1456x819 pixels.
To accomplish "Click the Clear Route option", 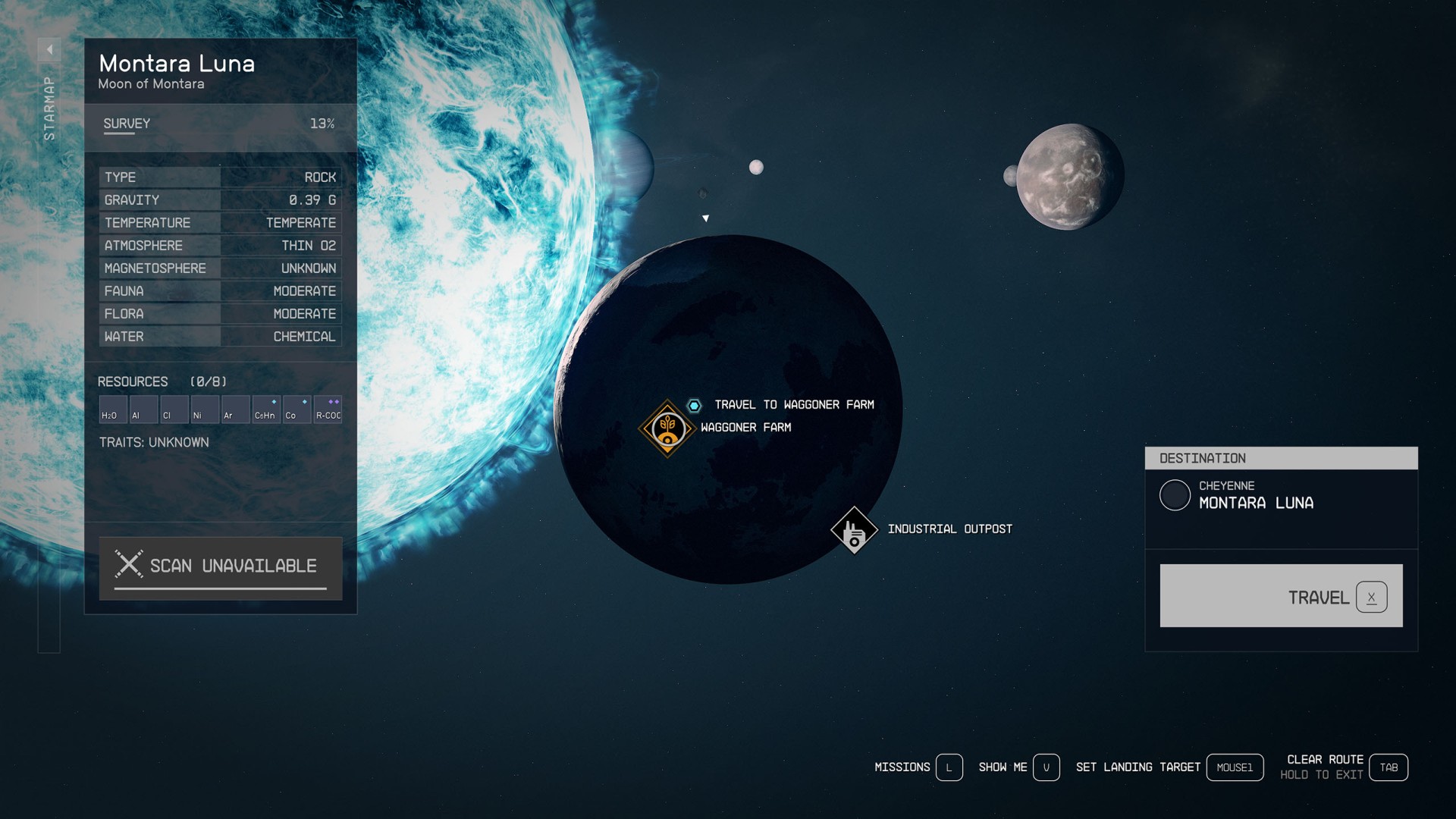I will click(1342, 766).
